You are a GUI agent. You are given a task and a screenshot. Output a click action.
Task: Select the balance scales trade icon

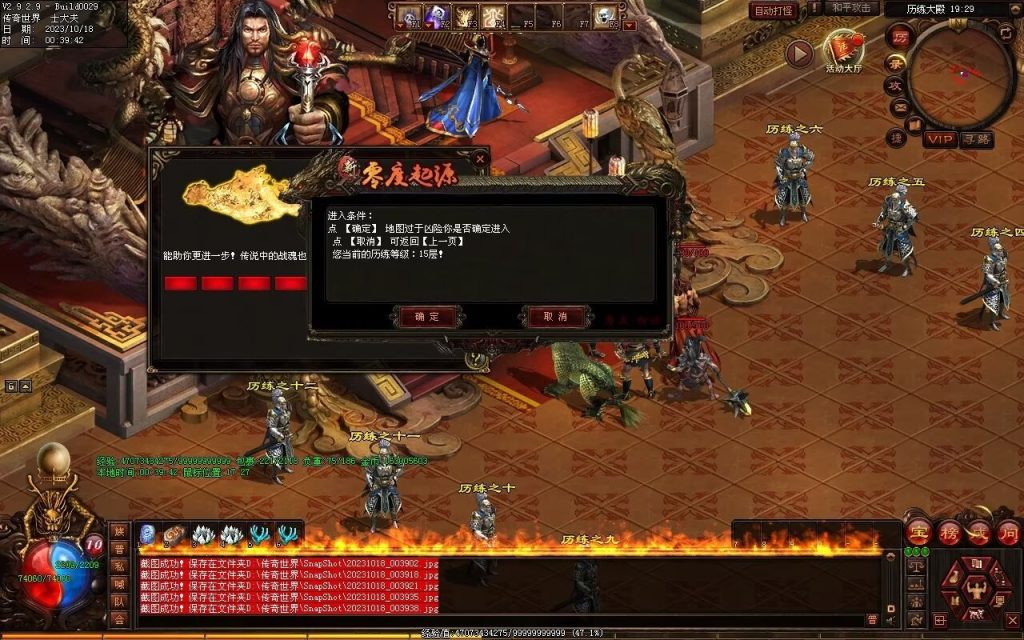point(916,566)
